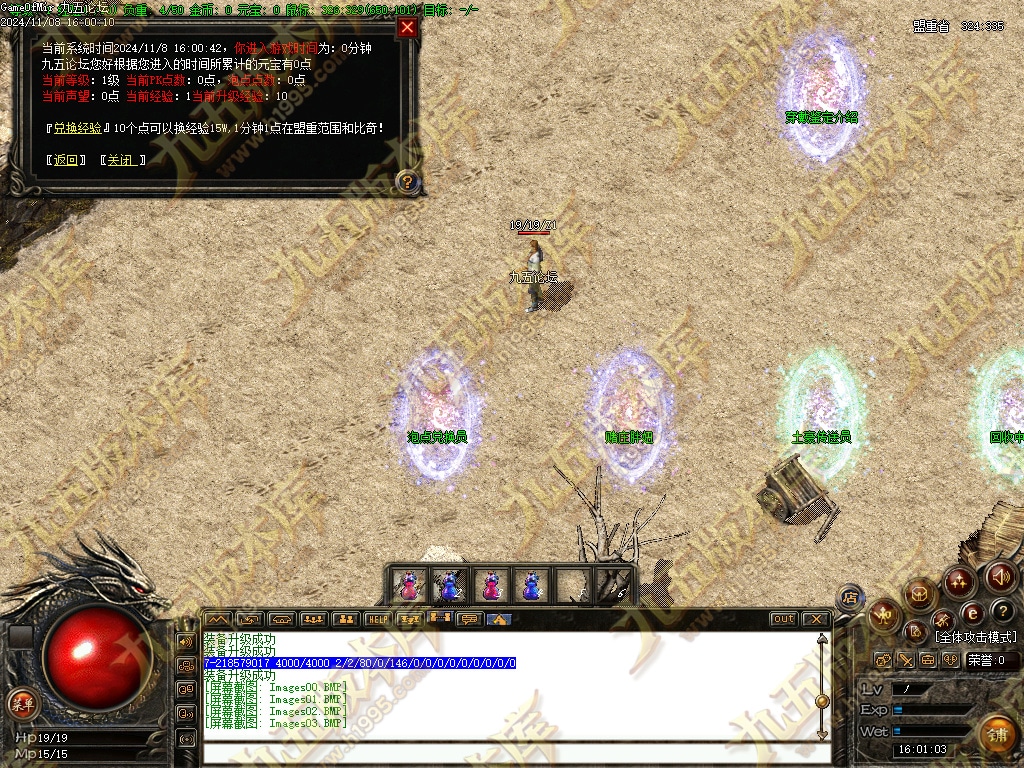The height and width of the screenshot is (768, 1024).
Task: Click the 全体攻击模式 attack mode label
Action: point(975,637)
